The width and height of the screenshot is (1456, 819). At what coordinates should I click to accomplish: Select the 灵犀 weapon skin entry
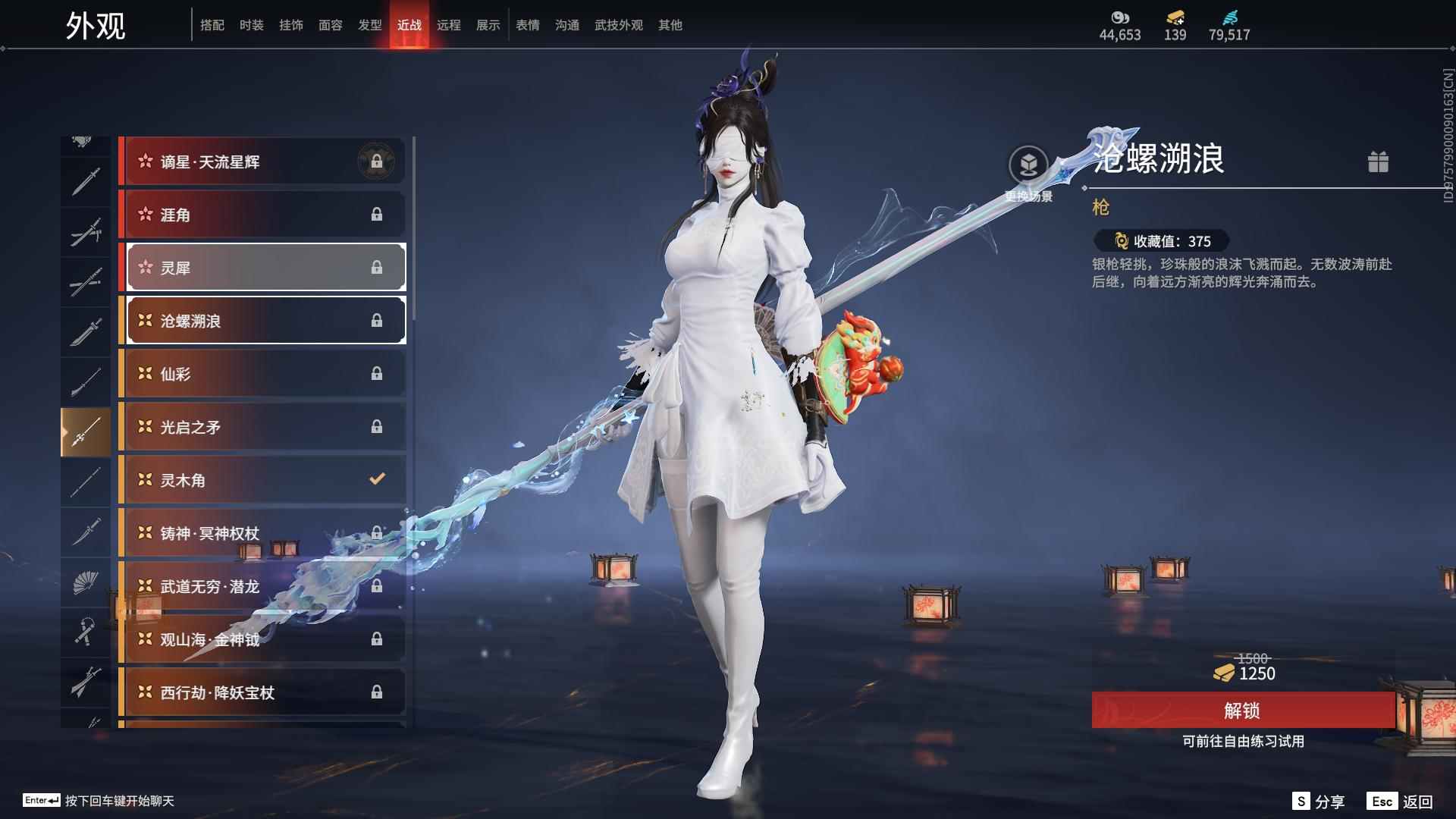point(263,267)
